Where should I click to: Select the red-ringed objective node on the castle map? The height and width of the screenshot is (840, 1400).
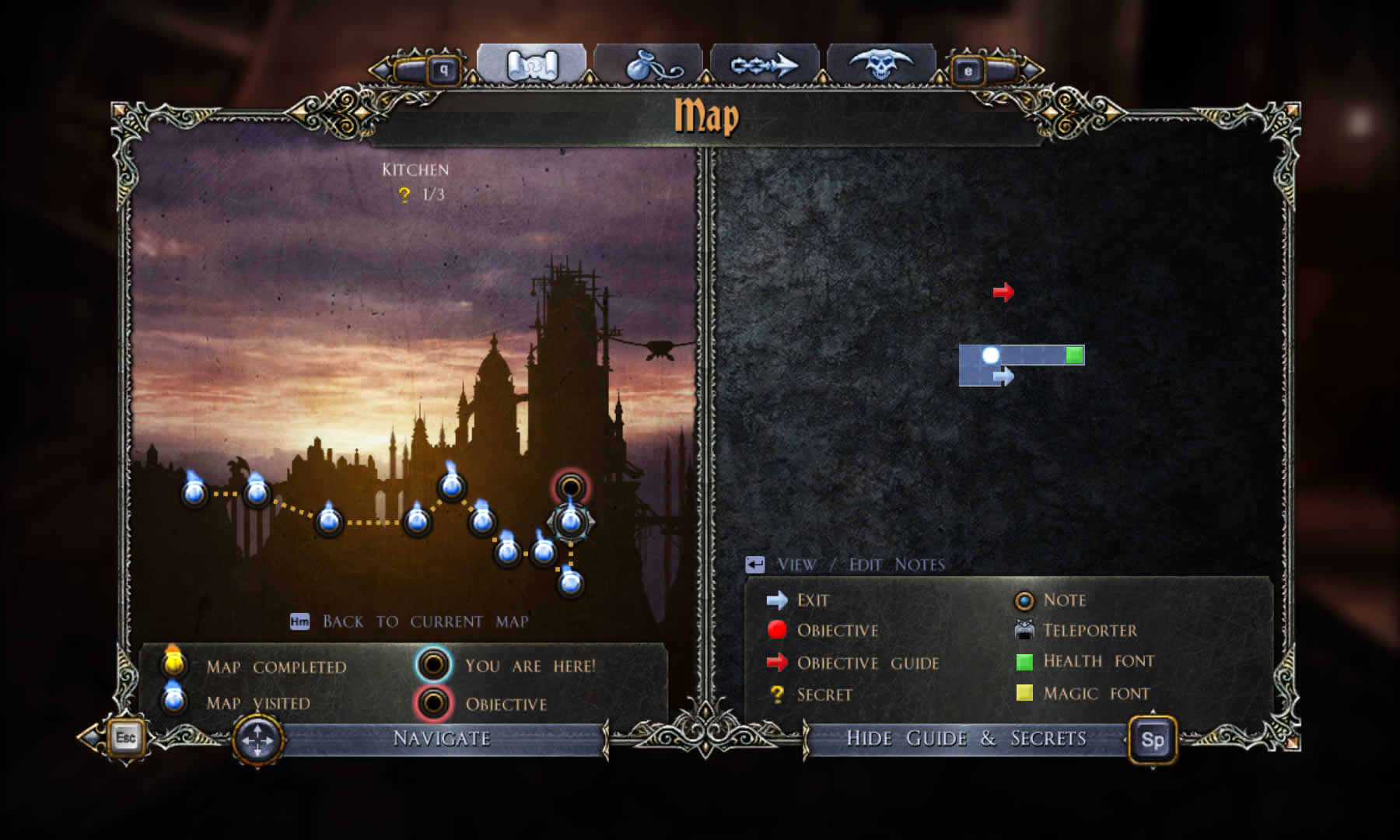tap(571, 488)
